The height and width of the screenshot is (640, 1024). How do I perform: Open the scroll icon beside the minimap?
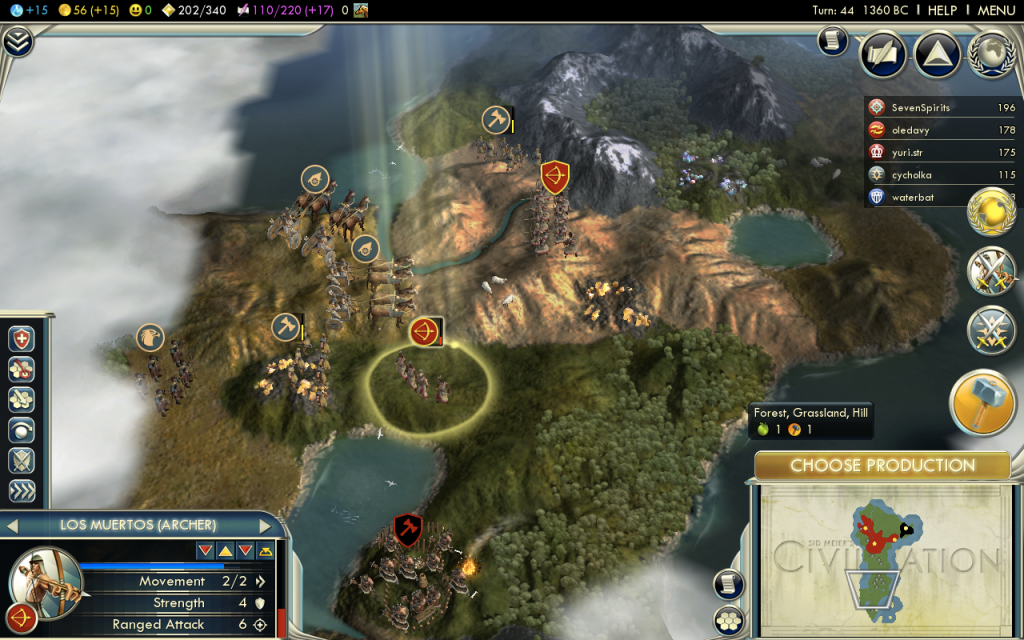(x=729, y=585)
